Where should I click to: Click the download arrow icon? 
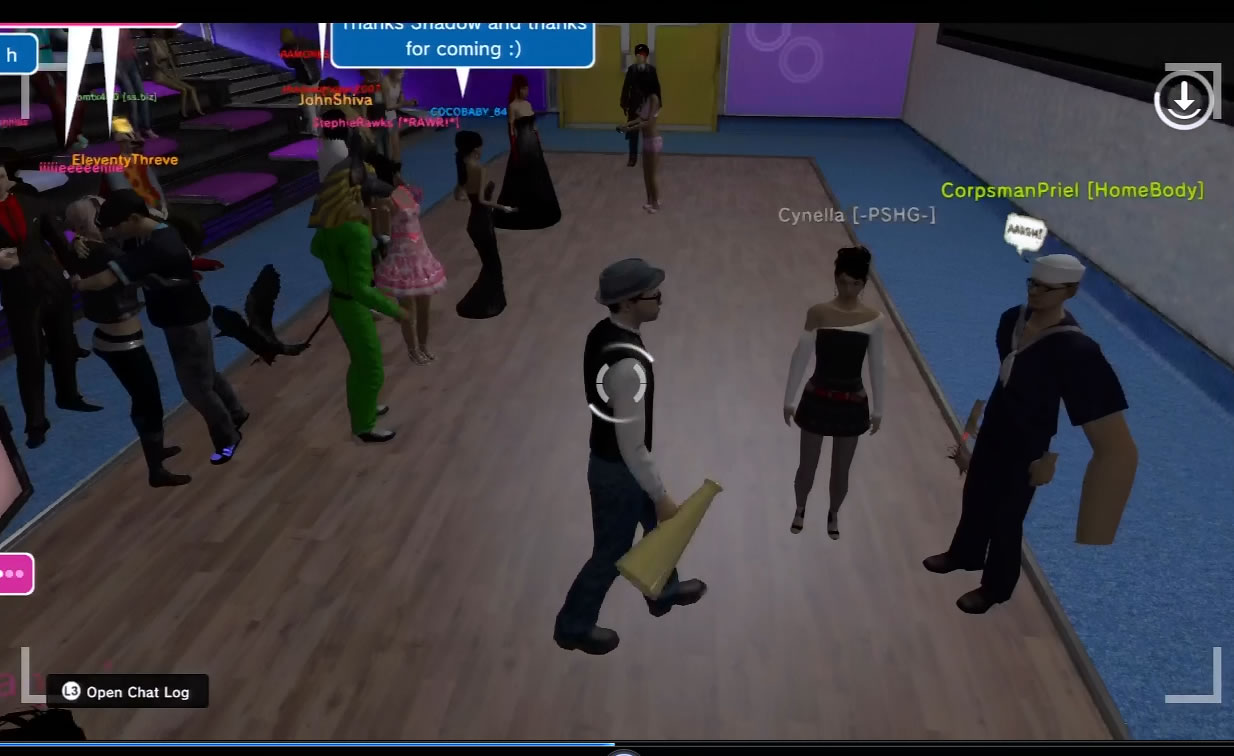click(1184, 98)
